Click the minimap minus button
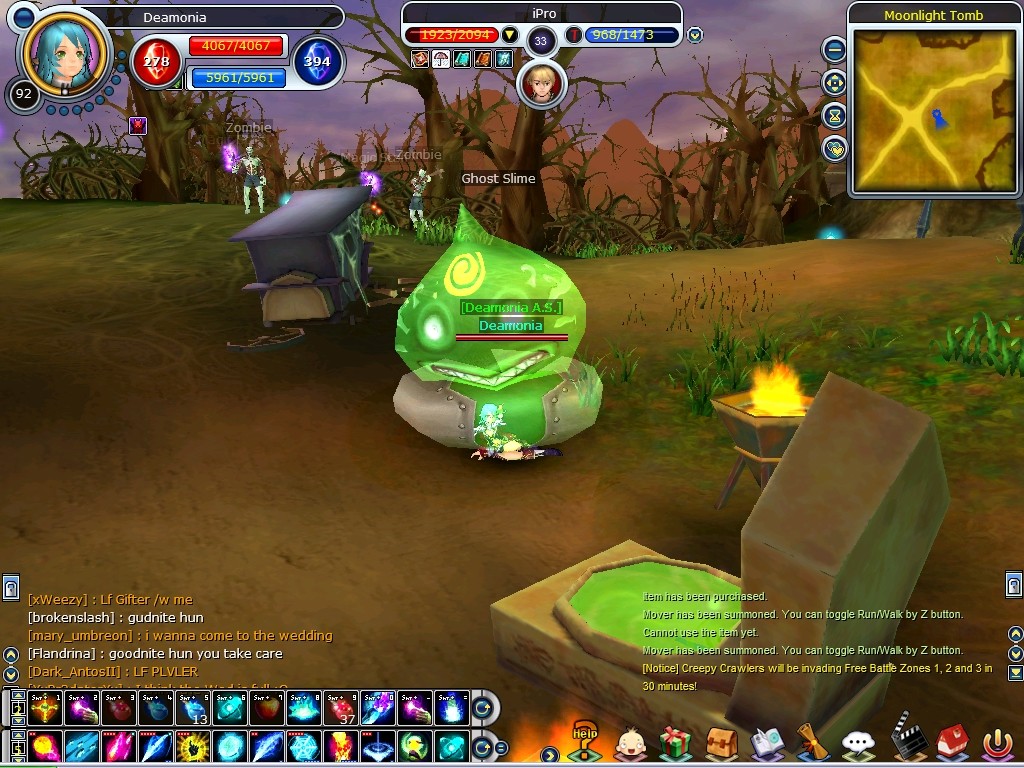The image size is (1024, 768). 834,49
